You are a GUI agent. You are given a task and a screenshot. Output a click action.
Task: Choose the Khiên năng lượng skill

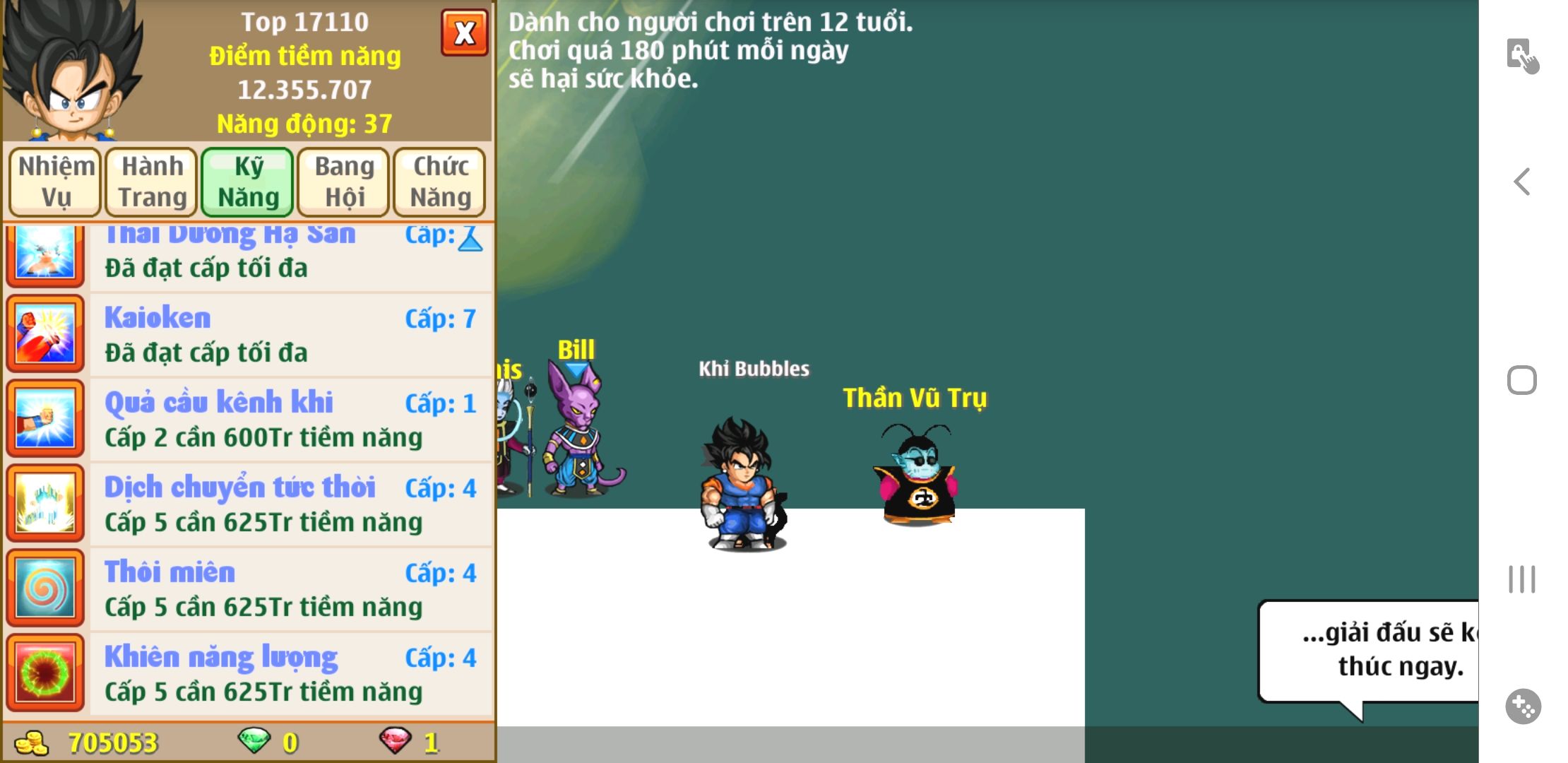[x=290, y=674]
